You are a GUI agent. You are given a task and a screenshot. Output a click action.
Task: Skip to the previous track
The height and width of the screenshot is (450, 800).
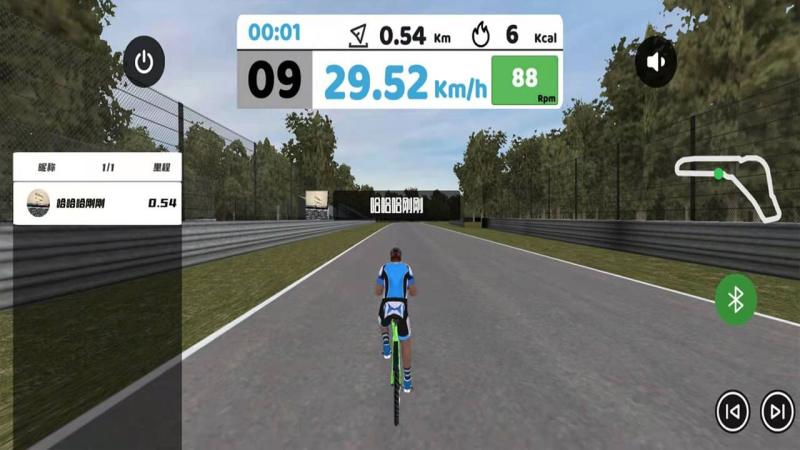tap(733, 410)
